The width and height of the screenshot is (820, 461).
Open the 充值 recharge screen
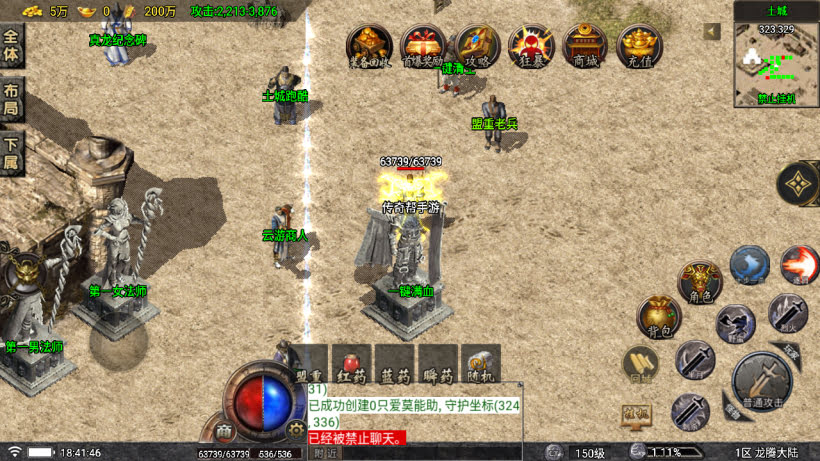(639, 46)
